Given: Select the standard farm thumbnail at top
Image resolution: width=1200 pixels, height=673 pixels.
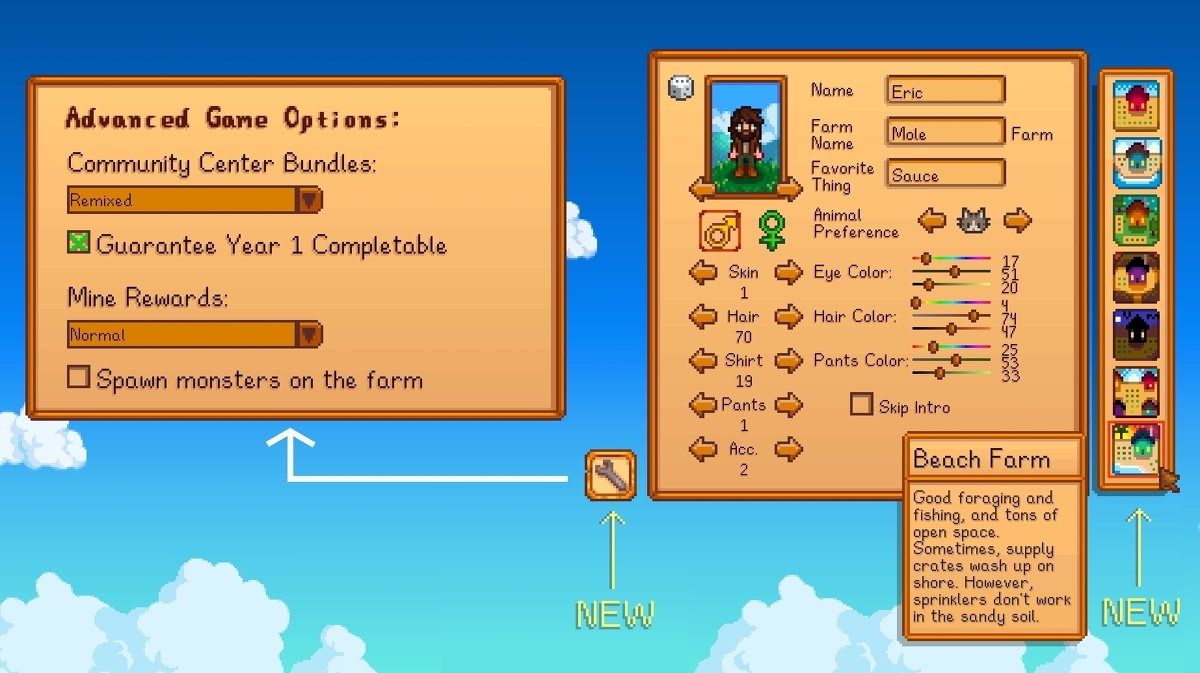Looking at the screenshot, I should click(1137, 106).
